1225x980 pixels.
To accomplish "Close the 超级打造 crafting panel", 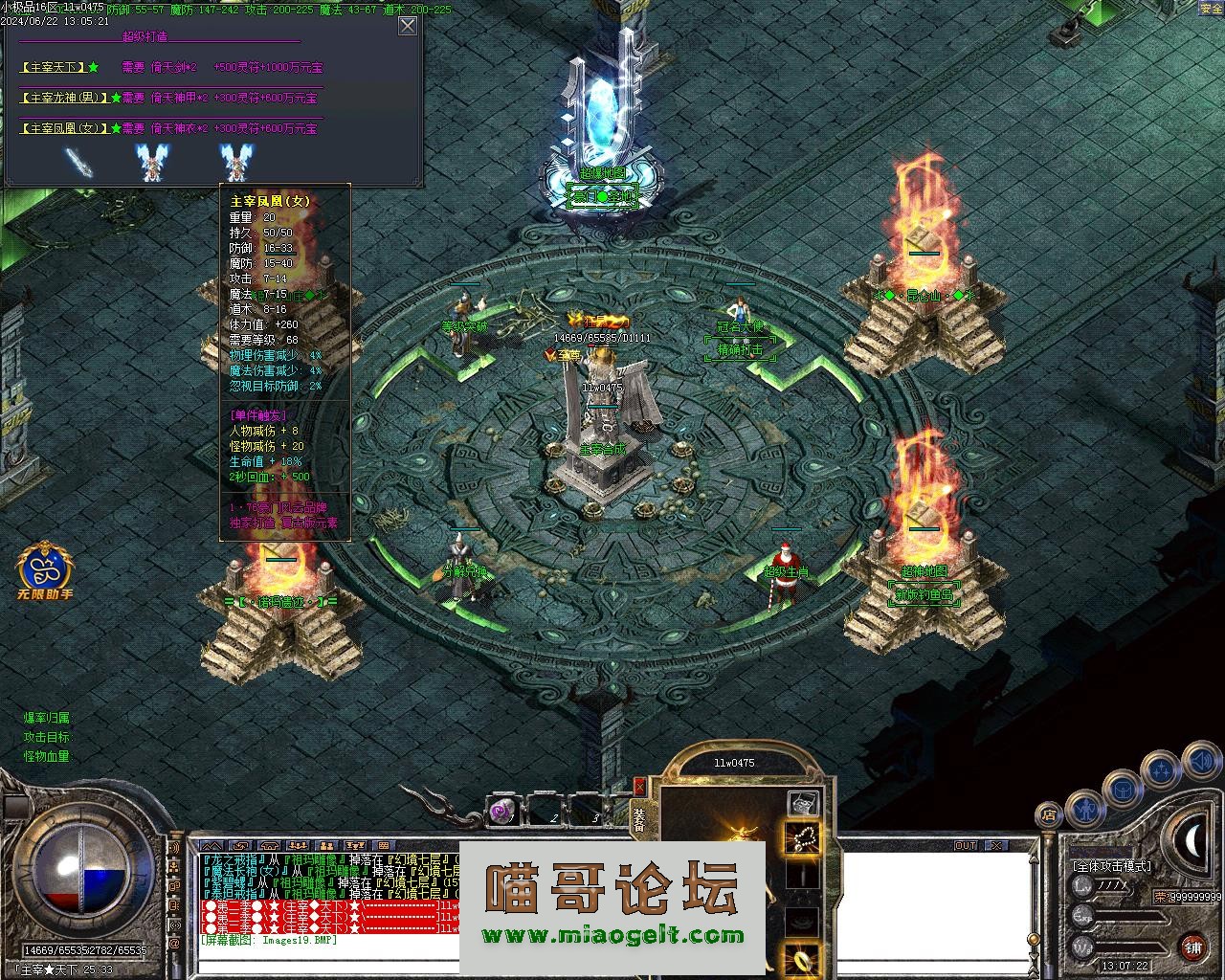I will [x=408, y=26].
